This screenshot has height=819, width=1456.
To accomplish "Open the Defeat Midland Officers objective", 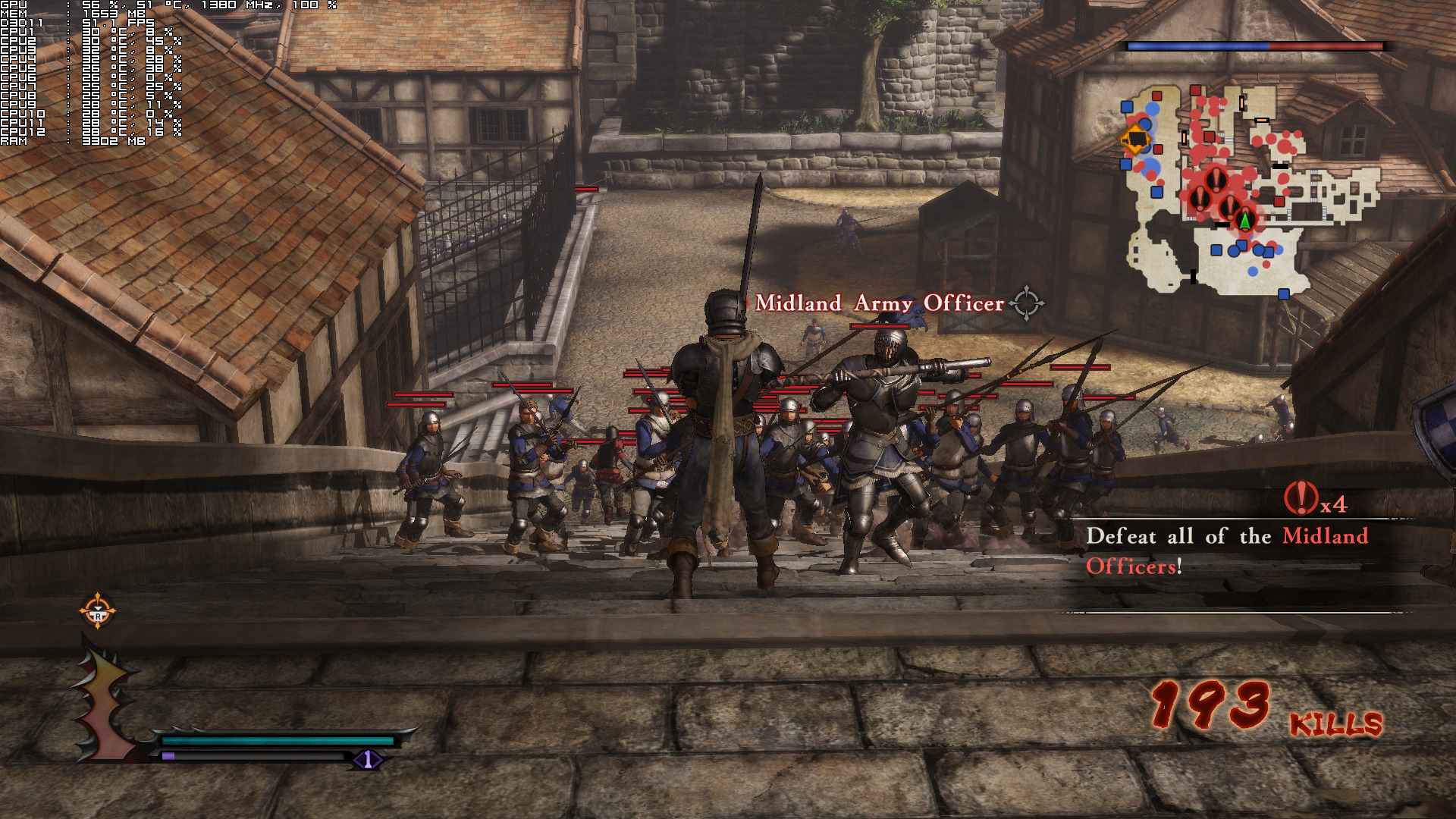I will 1226,551.
